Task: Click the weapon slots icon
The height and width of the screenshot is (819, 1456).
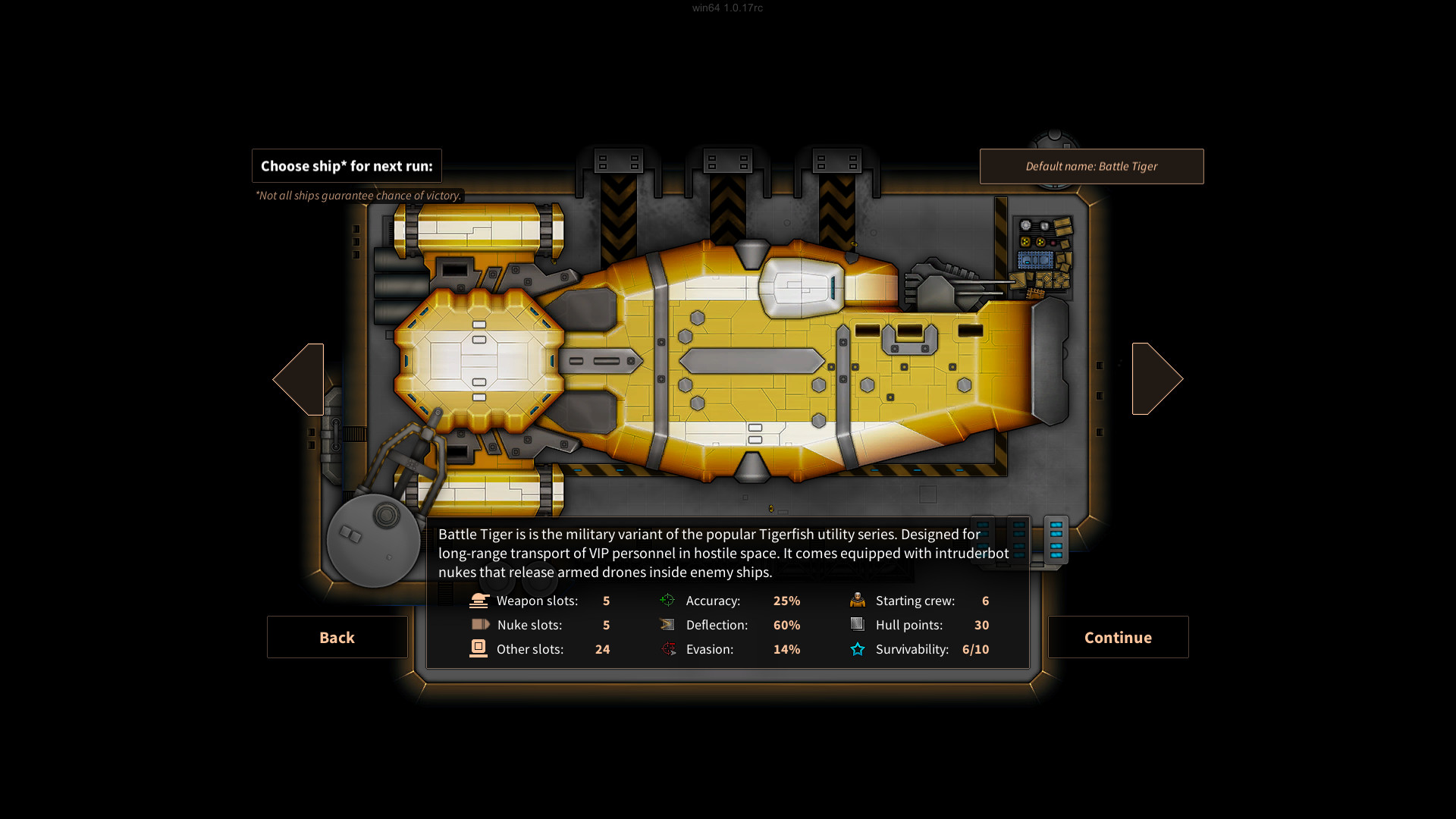Action: coord(479,600)
